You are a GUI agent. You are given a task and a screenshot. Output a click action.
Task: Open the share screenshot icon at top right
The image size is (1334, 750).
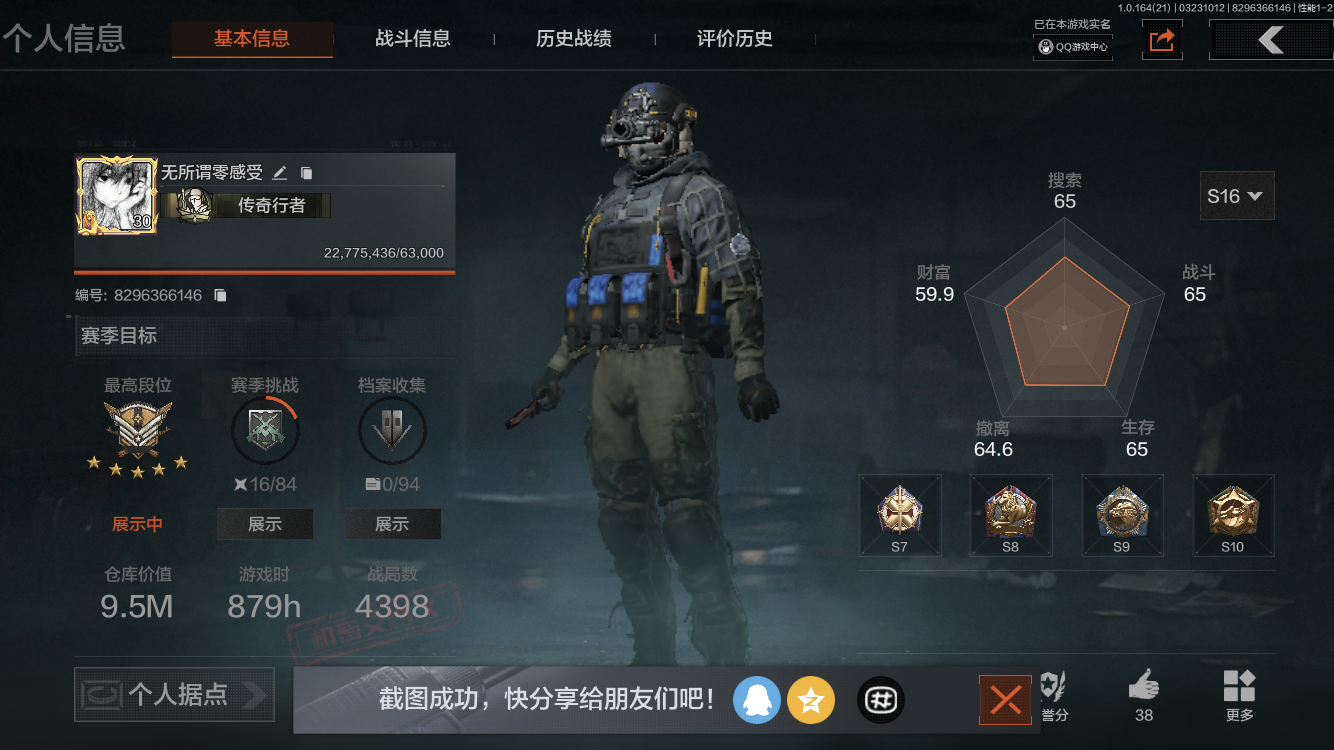pyautogui.click(x=1161, y=40)
